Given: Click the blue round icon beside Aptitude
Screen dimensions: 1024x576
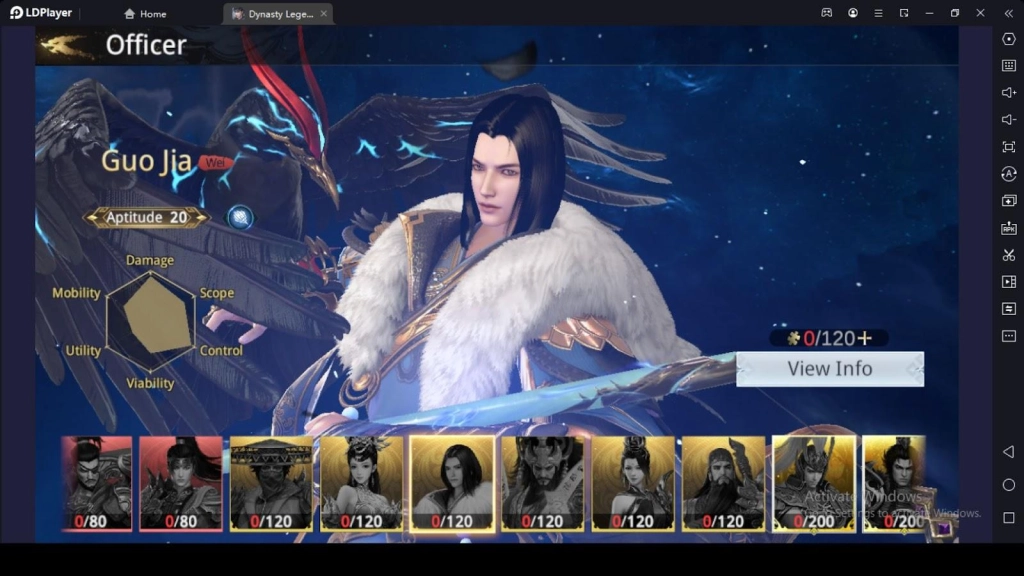Looking at the screenshot, I should click(238, 217).
